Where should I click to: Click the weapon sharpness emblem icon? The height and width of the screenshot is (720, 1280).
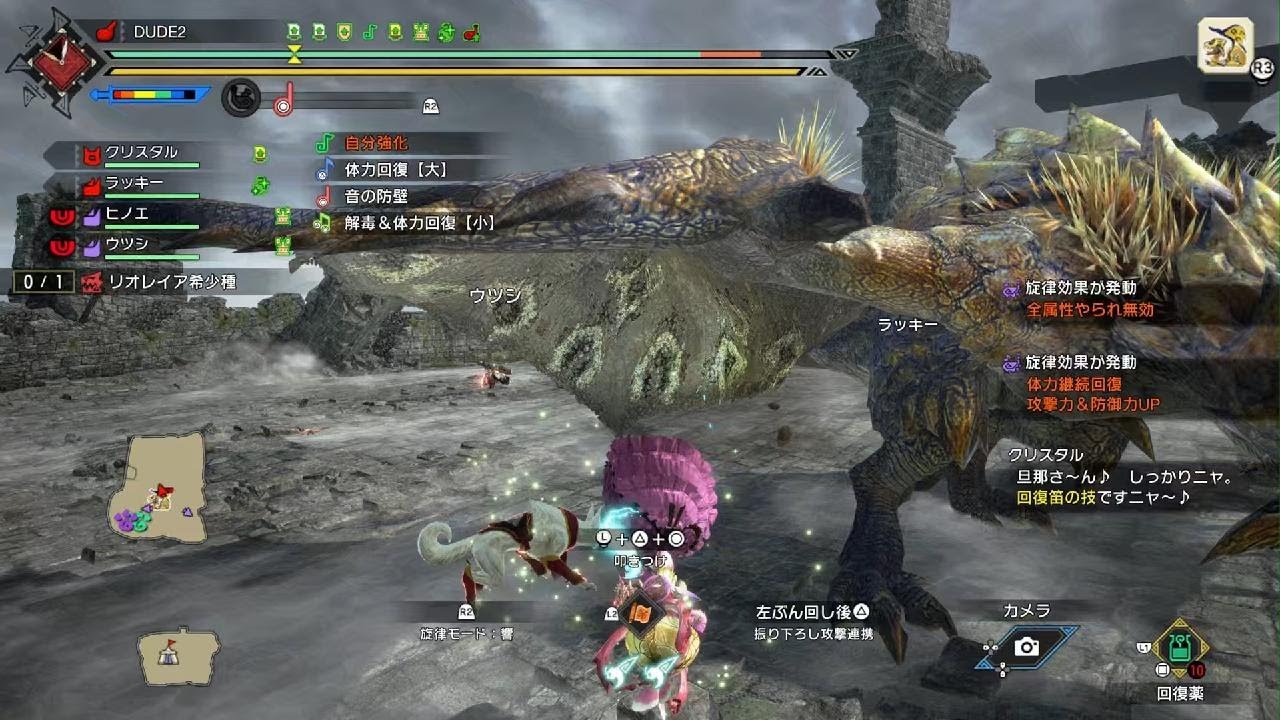(66, 60)
